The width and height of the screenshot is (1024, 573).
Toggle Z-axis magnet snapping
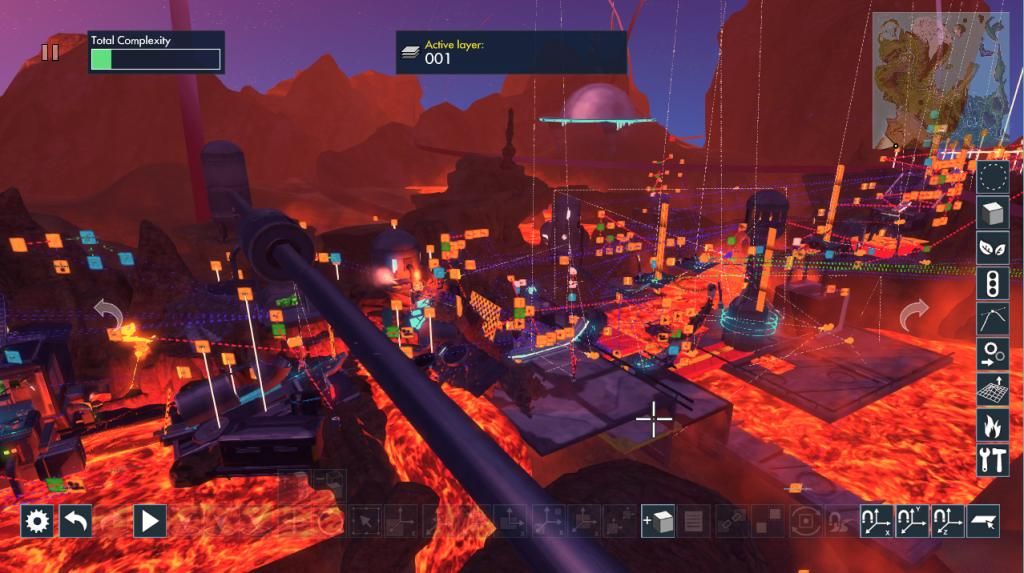pos(947,521)
